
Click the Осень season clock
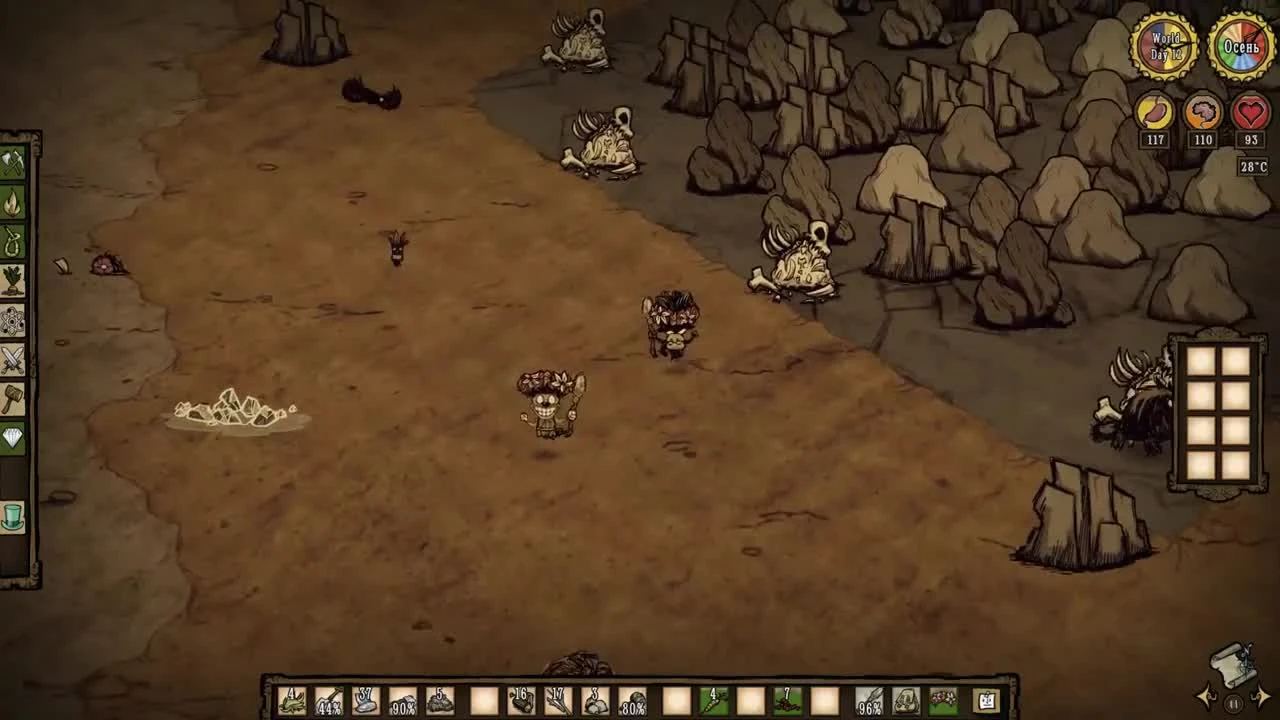(x=1238, y=45)
